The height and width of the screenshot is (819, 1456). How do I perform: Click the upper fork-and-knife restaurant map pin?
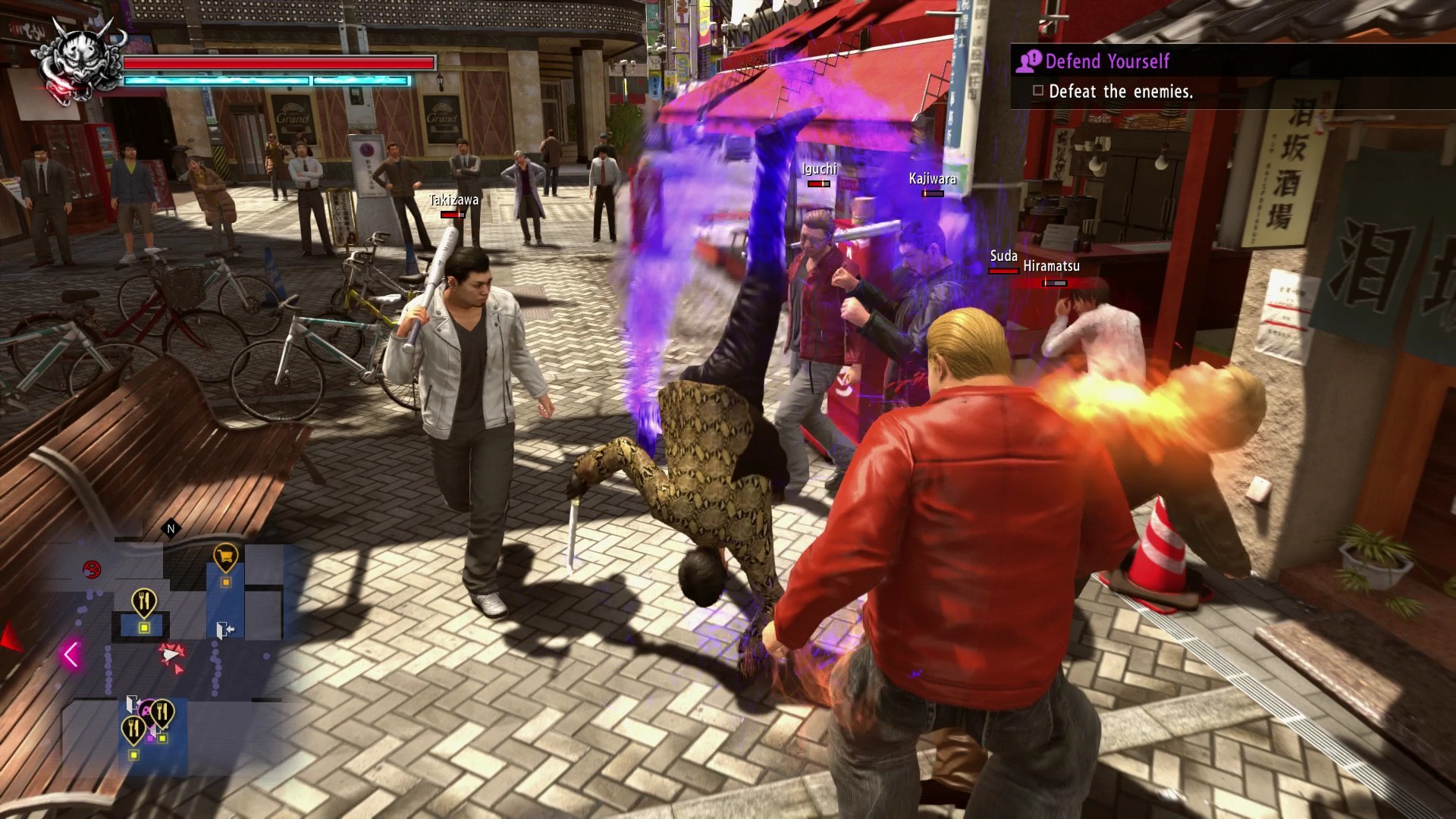(x=143, y=600)
